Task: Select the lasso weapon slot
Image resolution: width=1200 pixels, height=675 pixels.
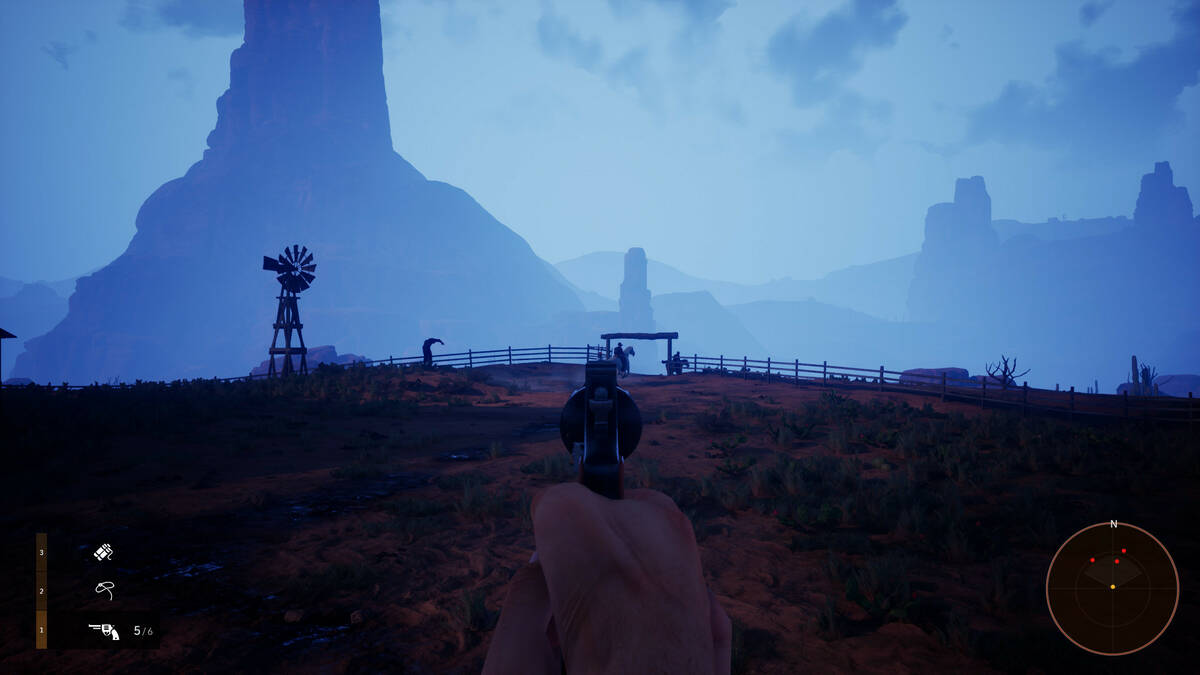Action: click(x=104, y=590)
